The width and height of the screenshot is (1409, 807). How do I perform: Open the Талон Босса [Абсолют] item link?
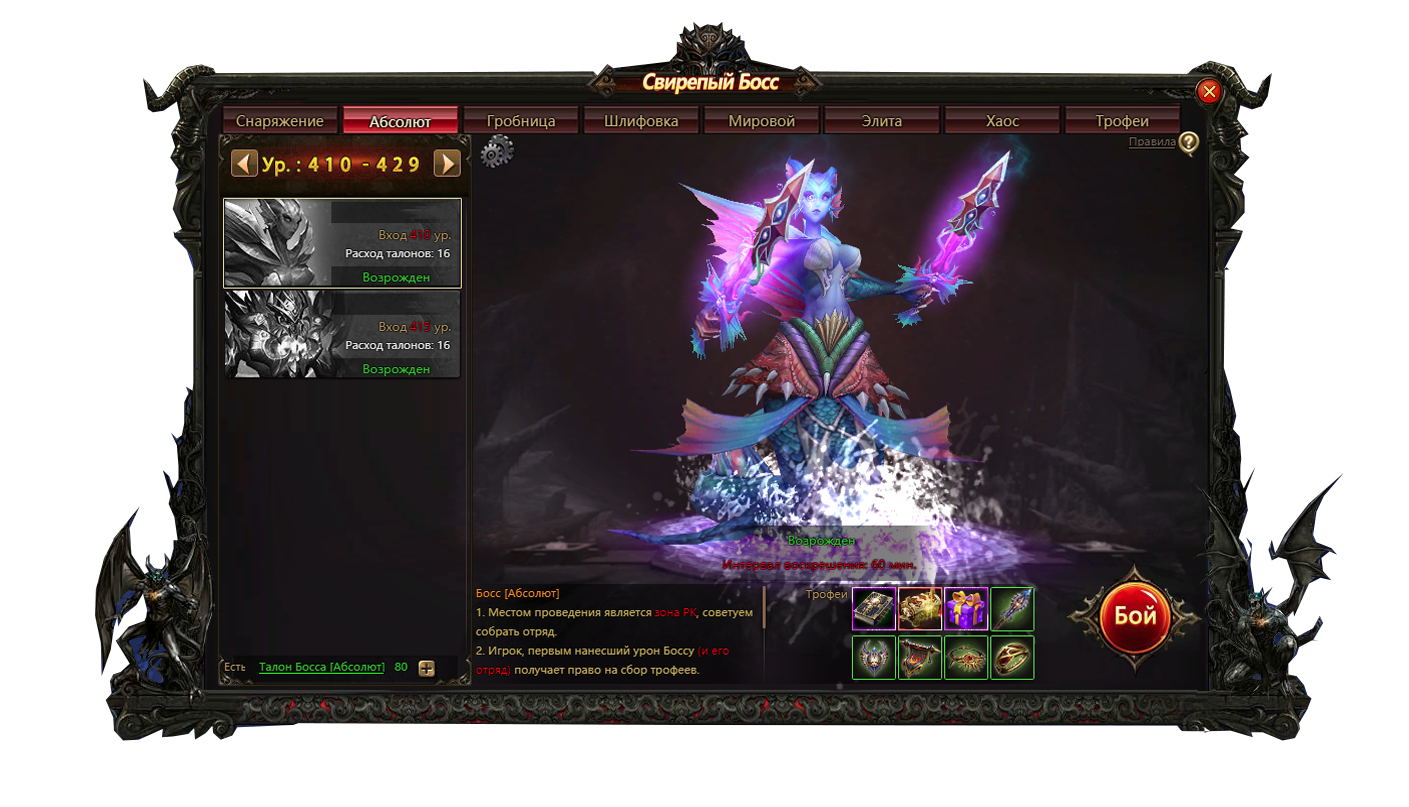tap(321, 667)
